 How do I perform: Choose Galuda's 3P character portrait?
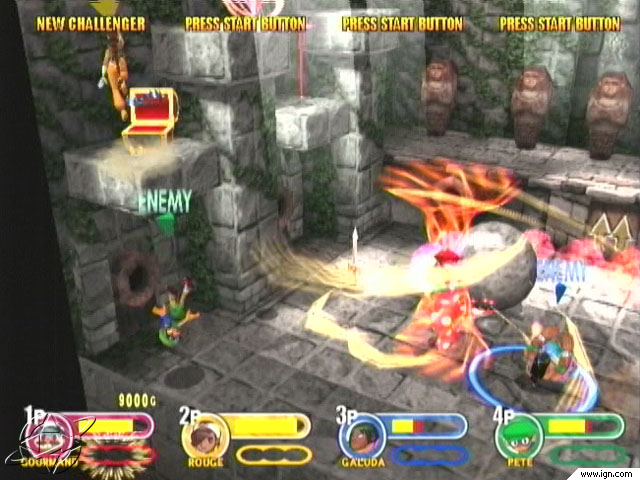coord(359,436)
